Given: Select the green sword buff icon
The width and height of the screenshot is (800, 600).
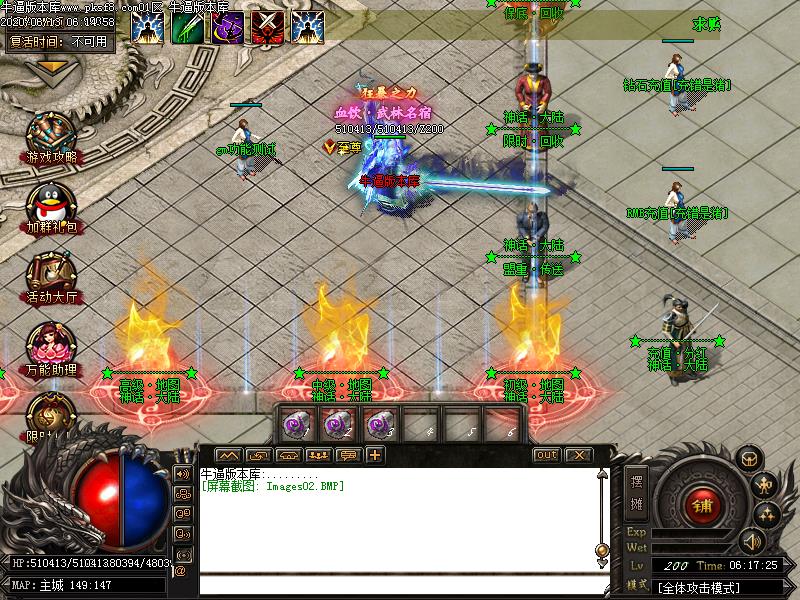Looking at the screenshot, I should [187, 27].
